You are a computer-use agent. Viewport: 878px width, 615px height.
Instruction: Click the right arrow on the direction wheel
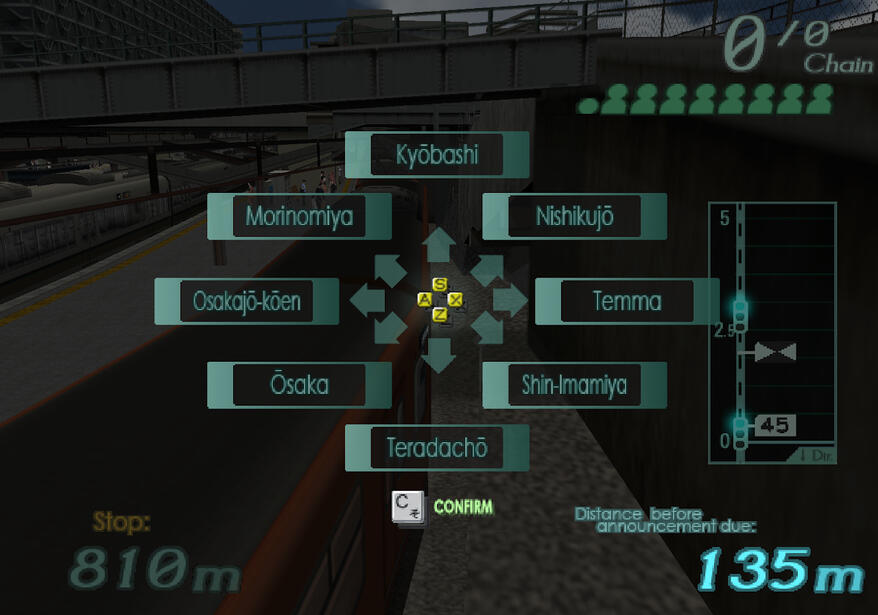[509, 300]
